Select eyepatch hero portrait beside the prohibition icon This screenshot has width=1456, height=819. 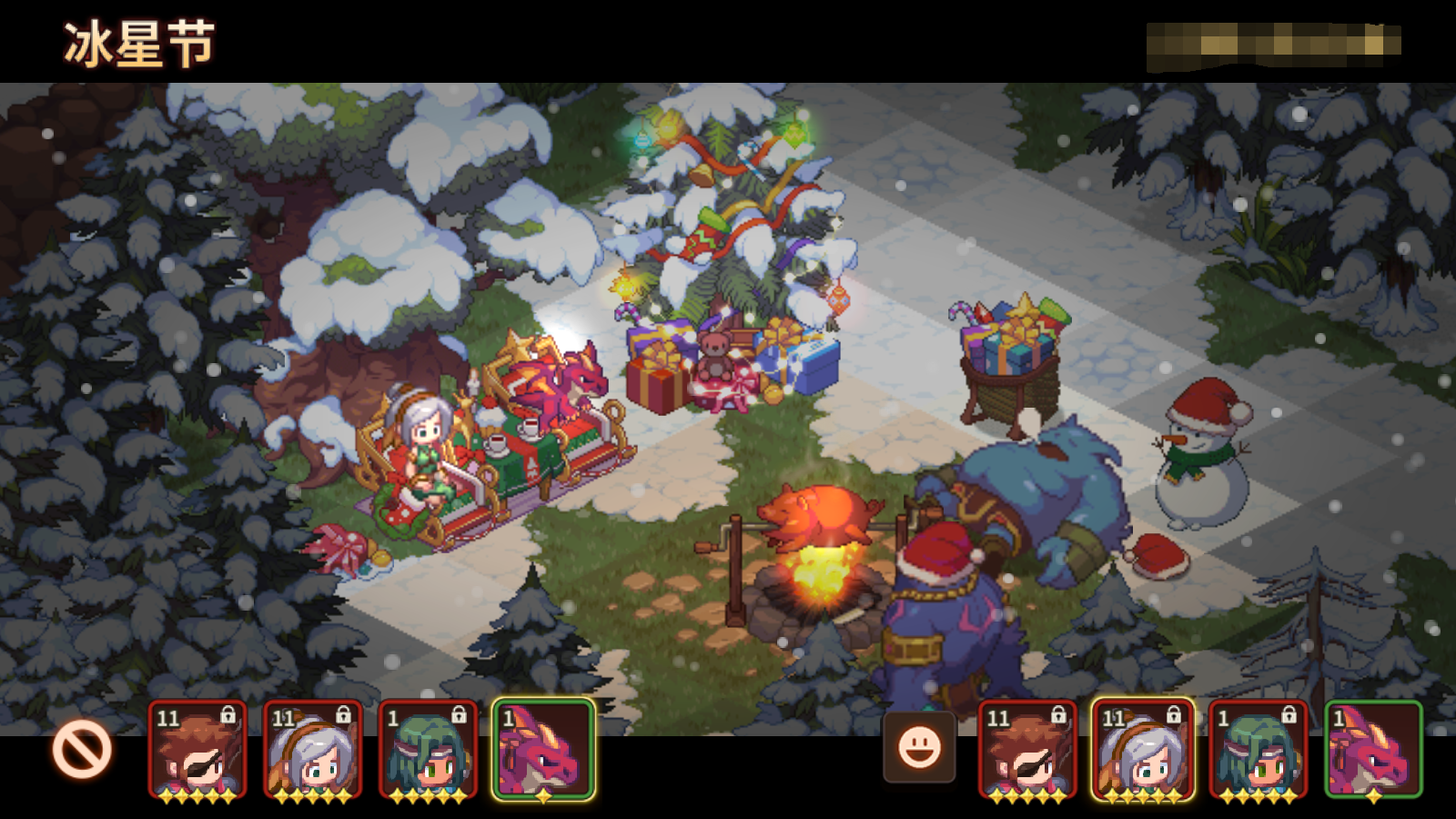coord(197,751)
